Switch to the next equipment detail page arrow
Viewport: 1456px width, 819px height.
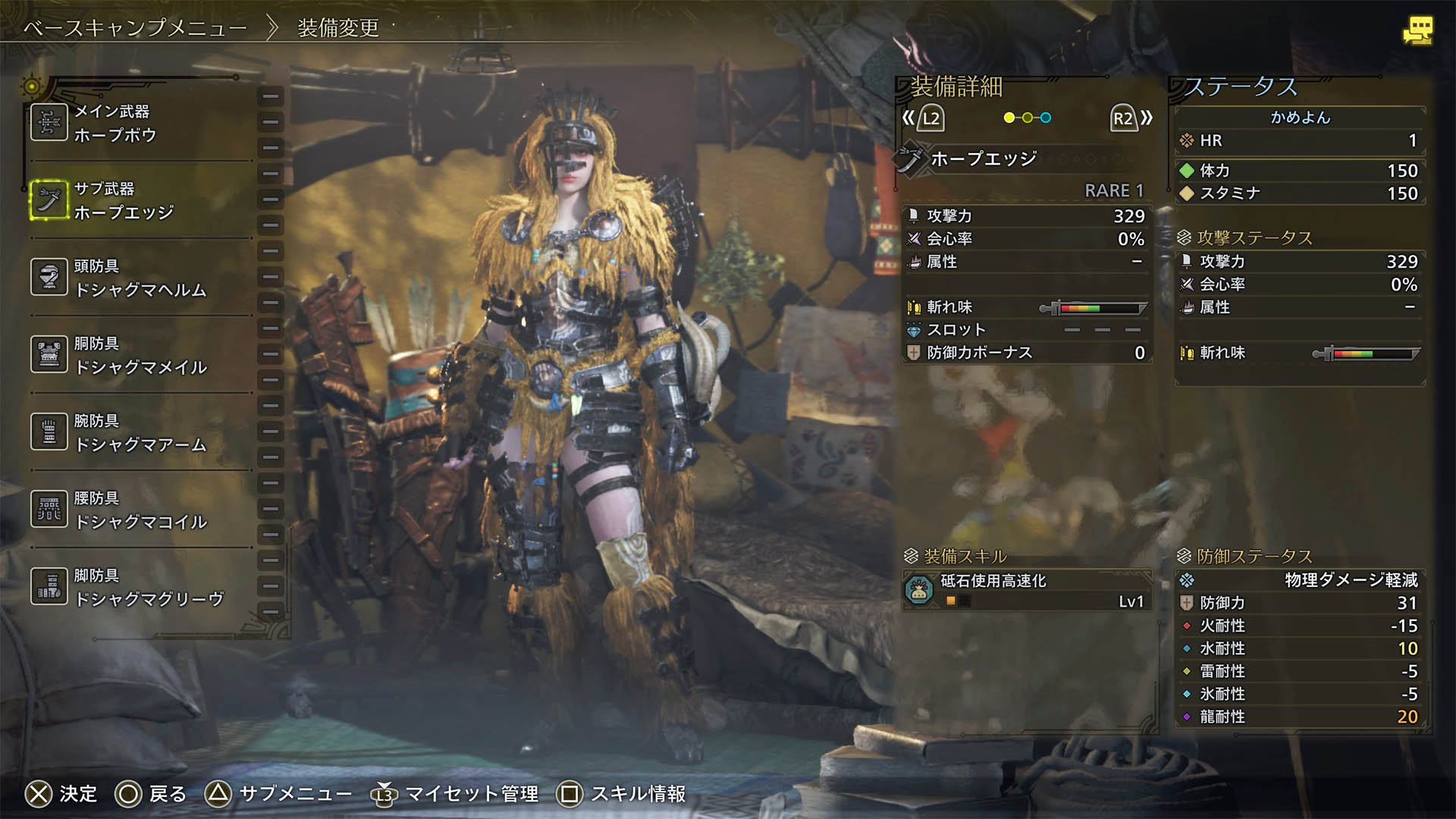[1131, 118]
